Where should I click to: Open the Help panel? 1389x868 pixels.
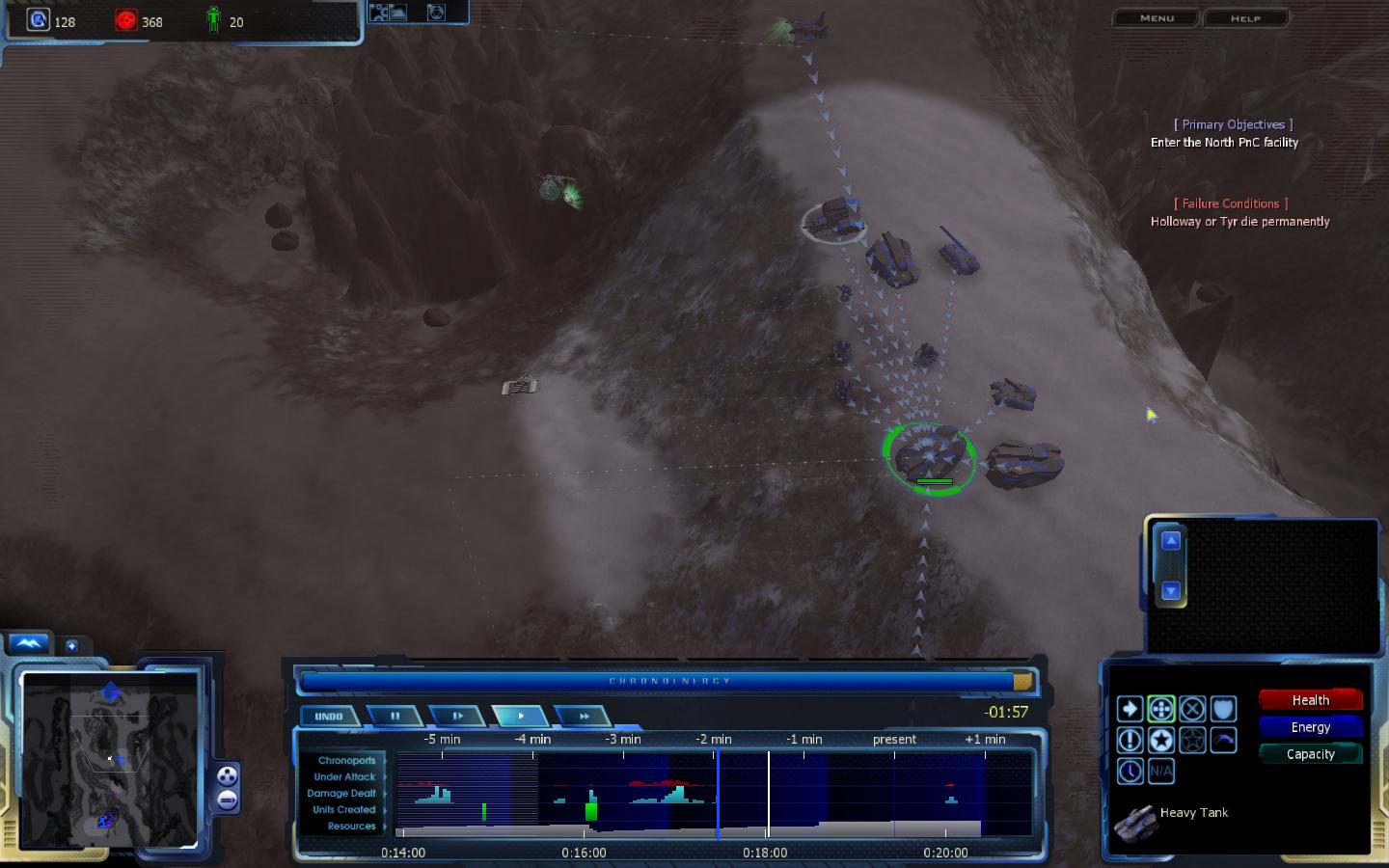click(1244, 18)
